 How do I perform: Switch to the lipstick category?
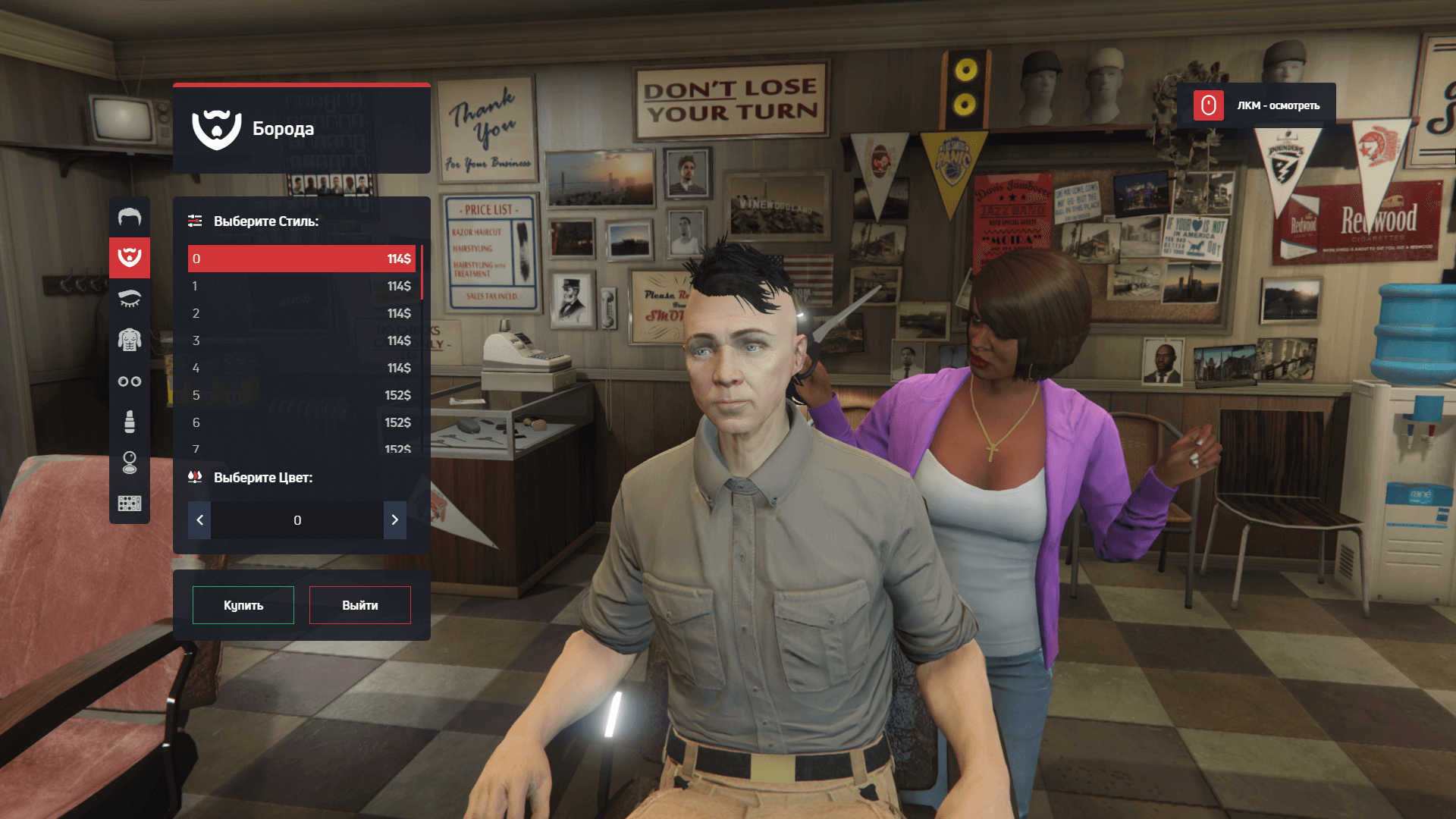coord(130,422)
